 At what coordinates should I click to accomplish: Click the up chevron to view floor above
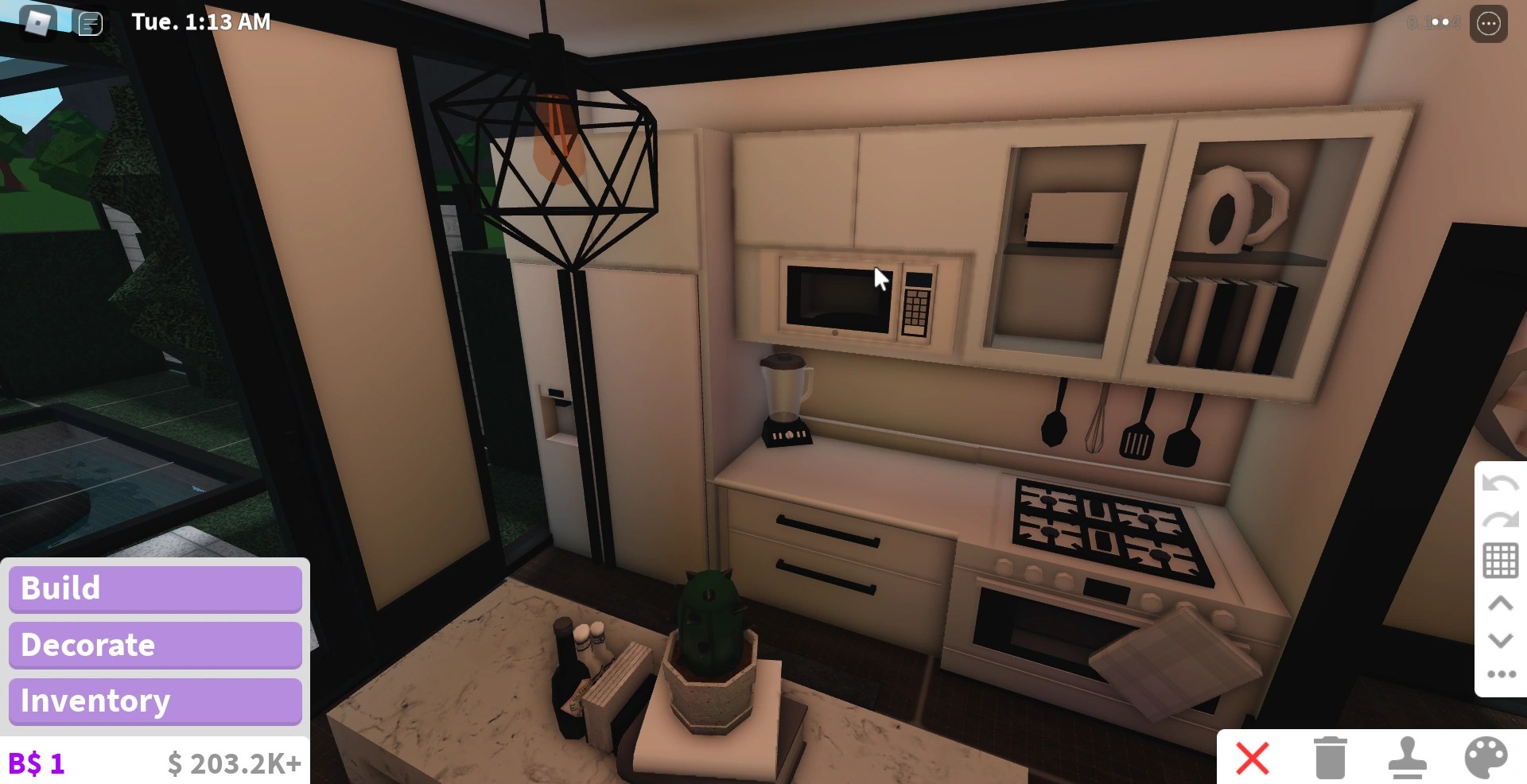[x=1500, y=603]
